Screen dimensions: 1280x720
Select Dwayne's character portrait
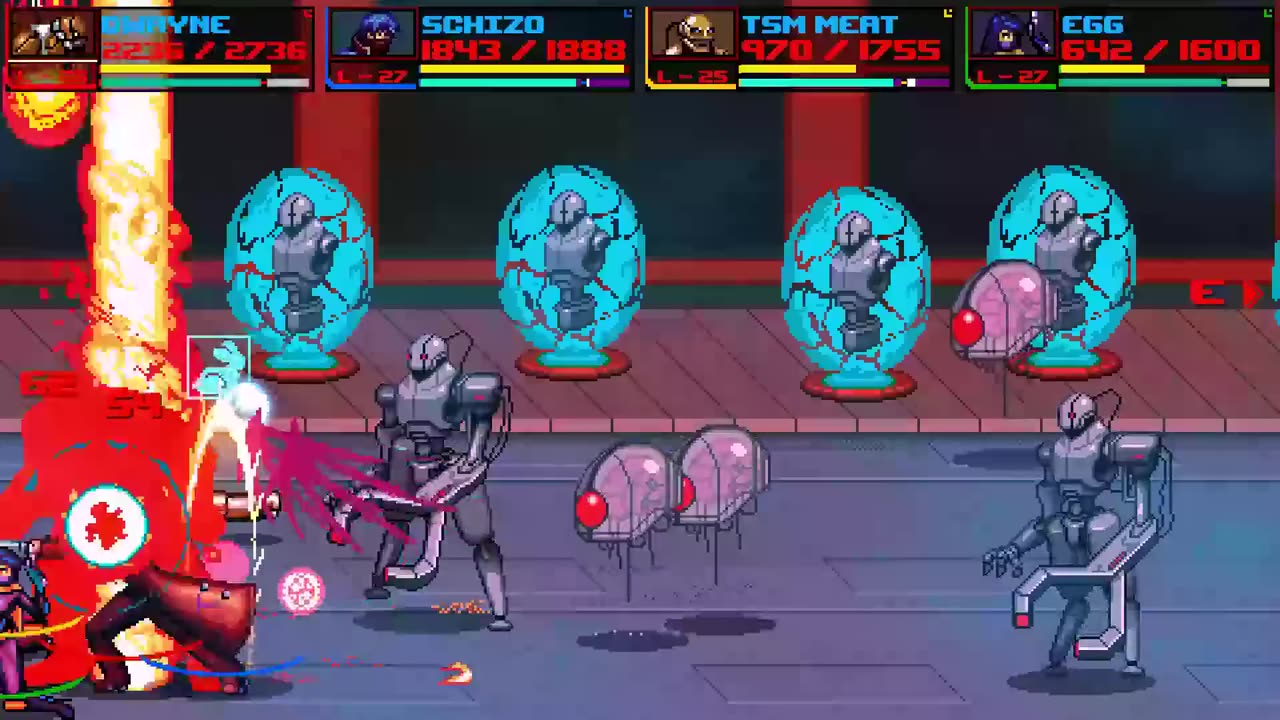click(52, 35)
